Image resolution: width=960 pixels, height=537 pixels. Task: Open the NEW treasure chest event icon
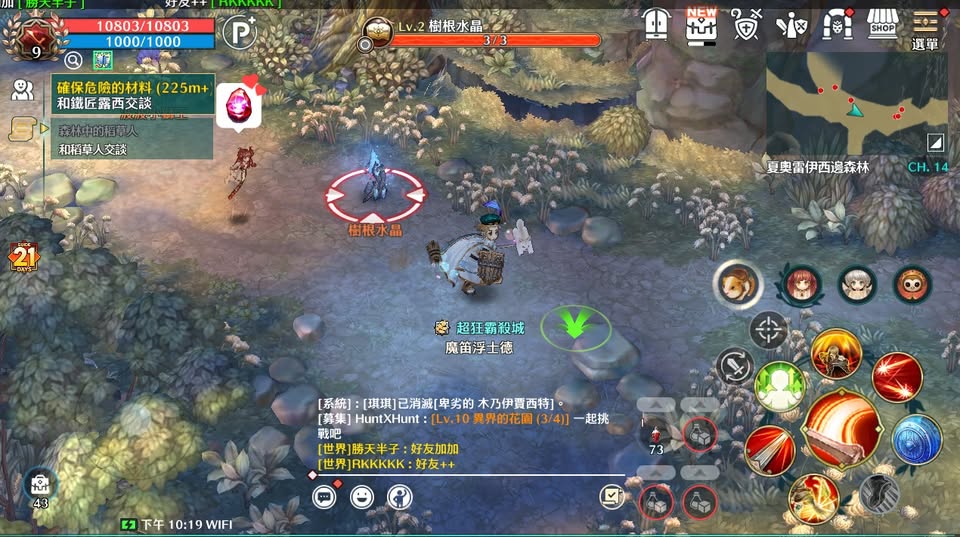pos(701,25)
